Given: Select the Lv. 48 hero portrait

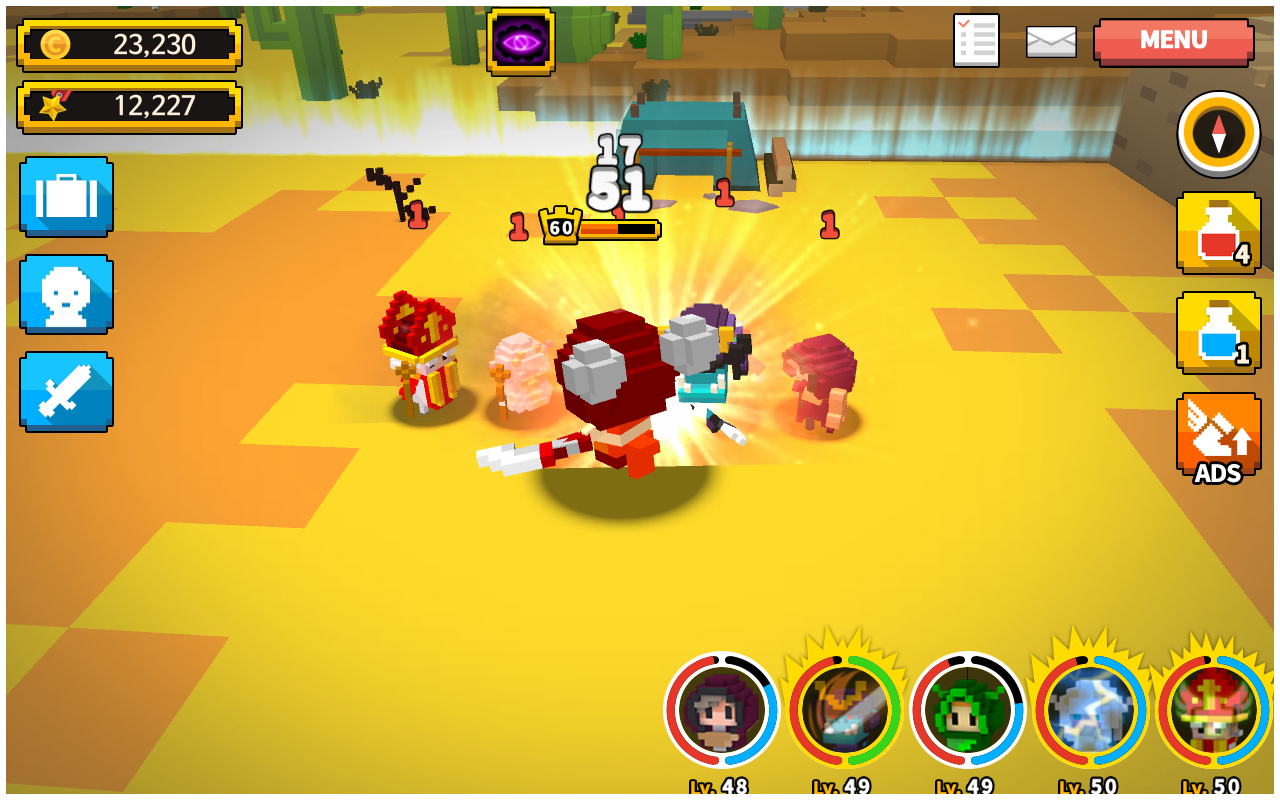Looking at the screenshot, I should click(724, 712).
